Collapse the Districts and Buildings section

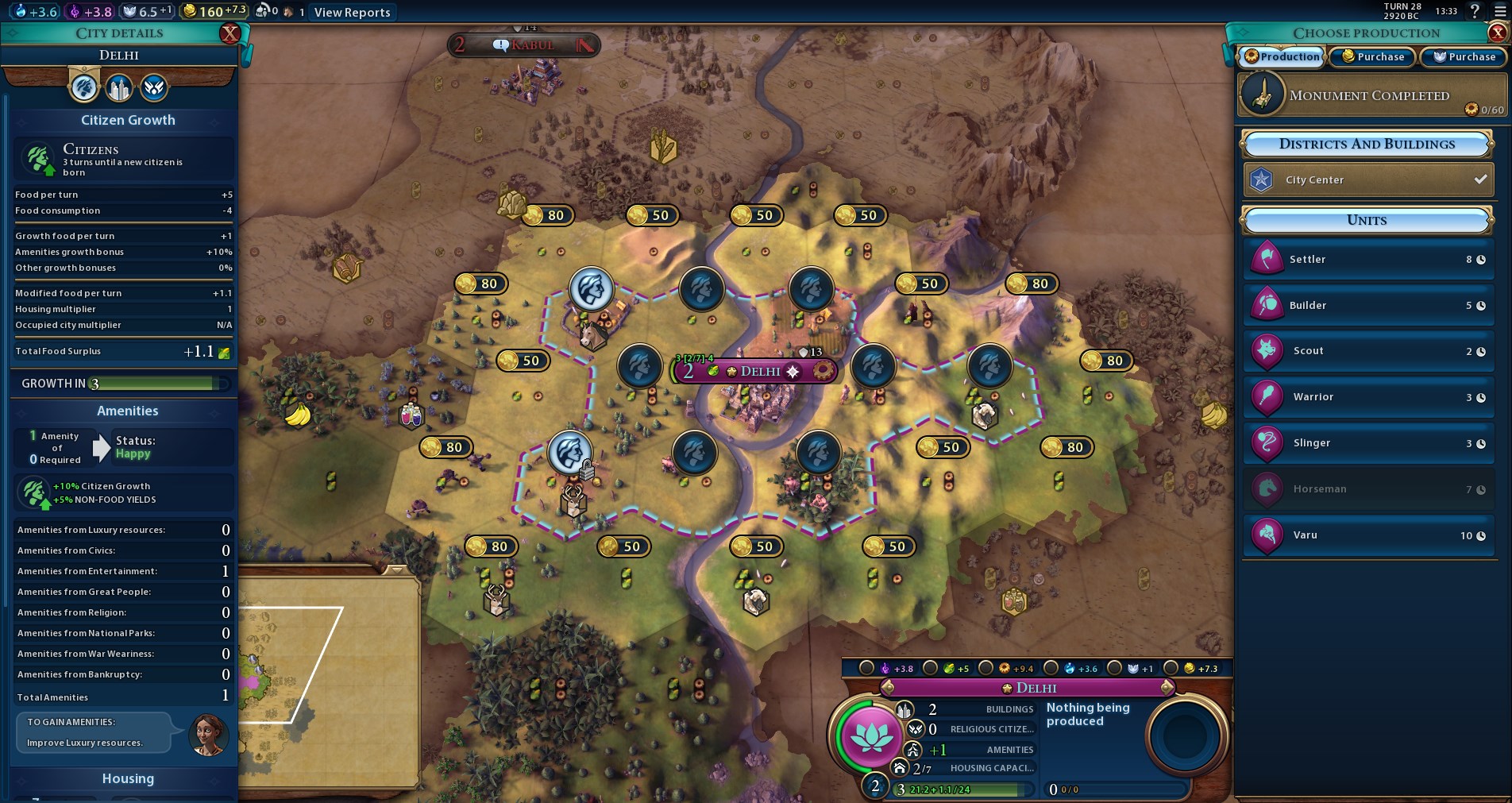pyautogui.click(x=1367, y=144)
